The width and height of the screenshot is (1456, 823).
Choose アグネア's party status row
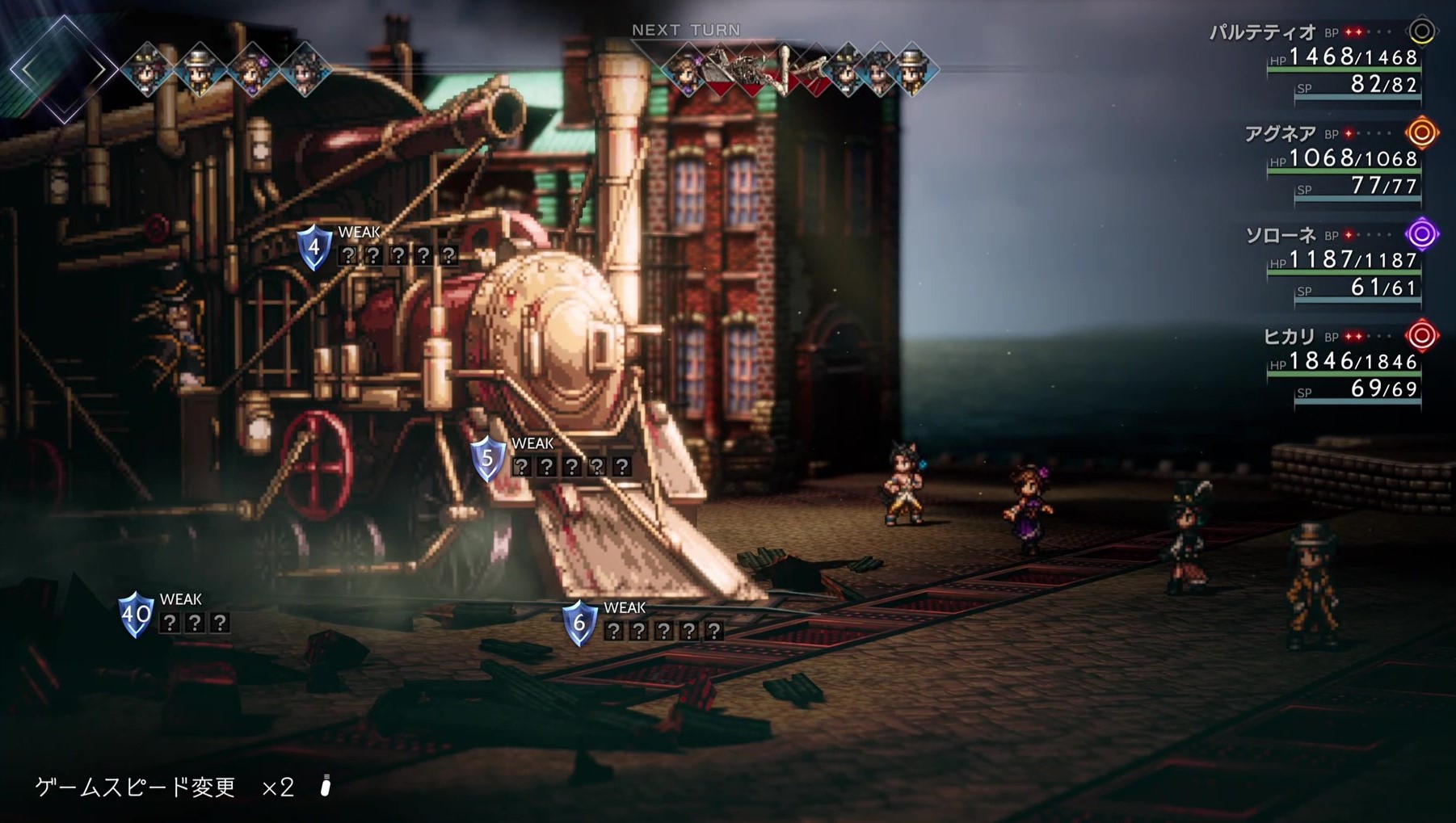[x=1280, y=134]
